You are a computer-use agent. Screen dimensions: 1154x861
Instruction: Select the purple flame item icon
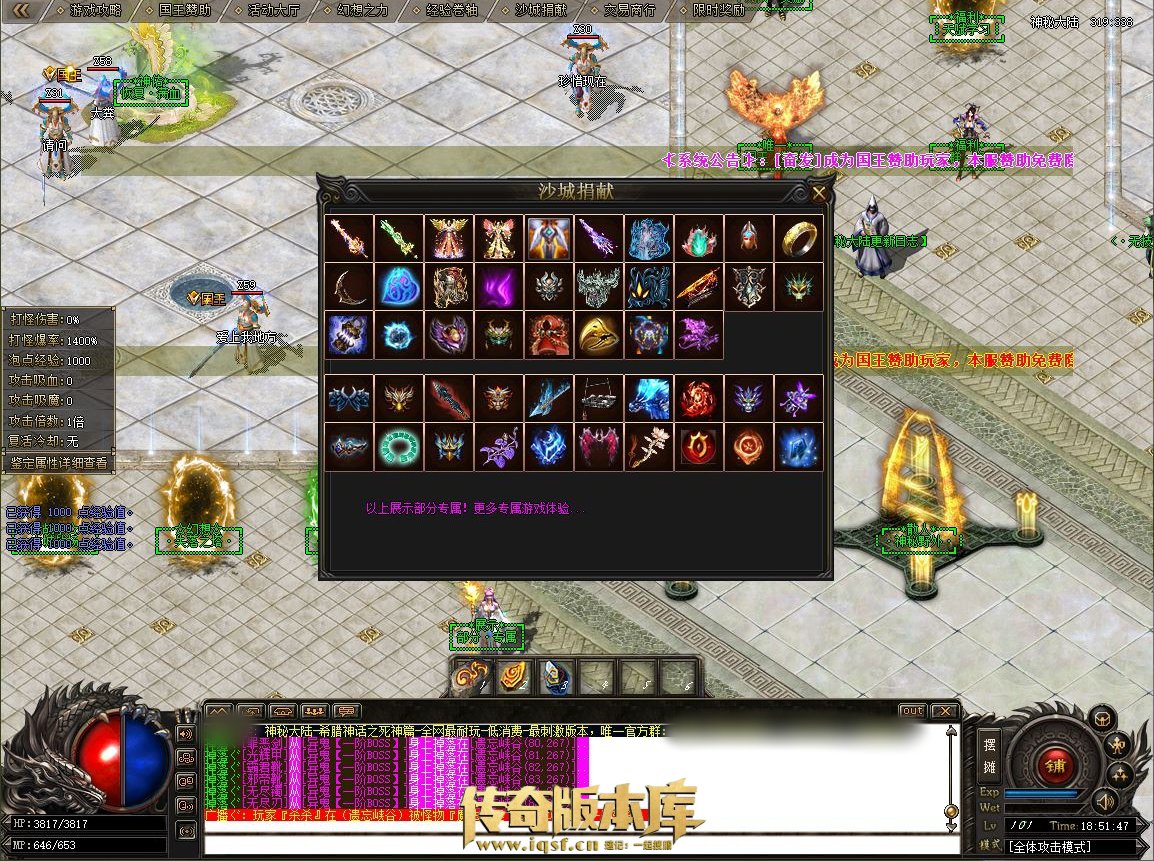(499, 287)
